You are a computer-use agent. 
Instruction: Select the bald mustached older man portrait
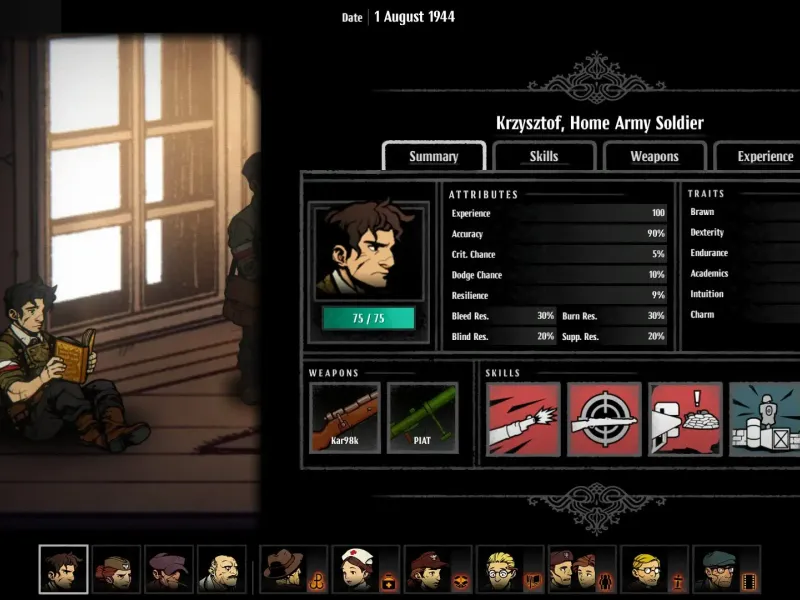pyautogui.click(x=221, y=570)
